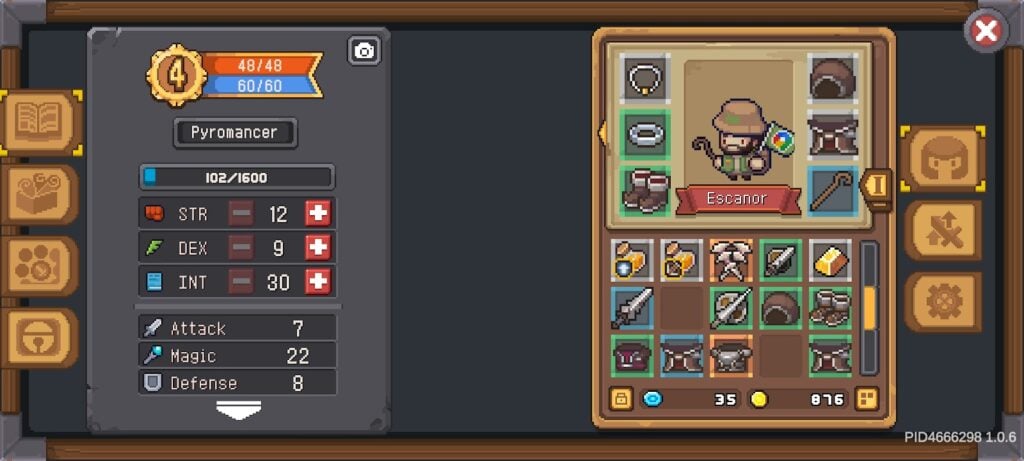Select the Pyromancer class label
1024x461 pixels.
[x=235, y=132]
